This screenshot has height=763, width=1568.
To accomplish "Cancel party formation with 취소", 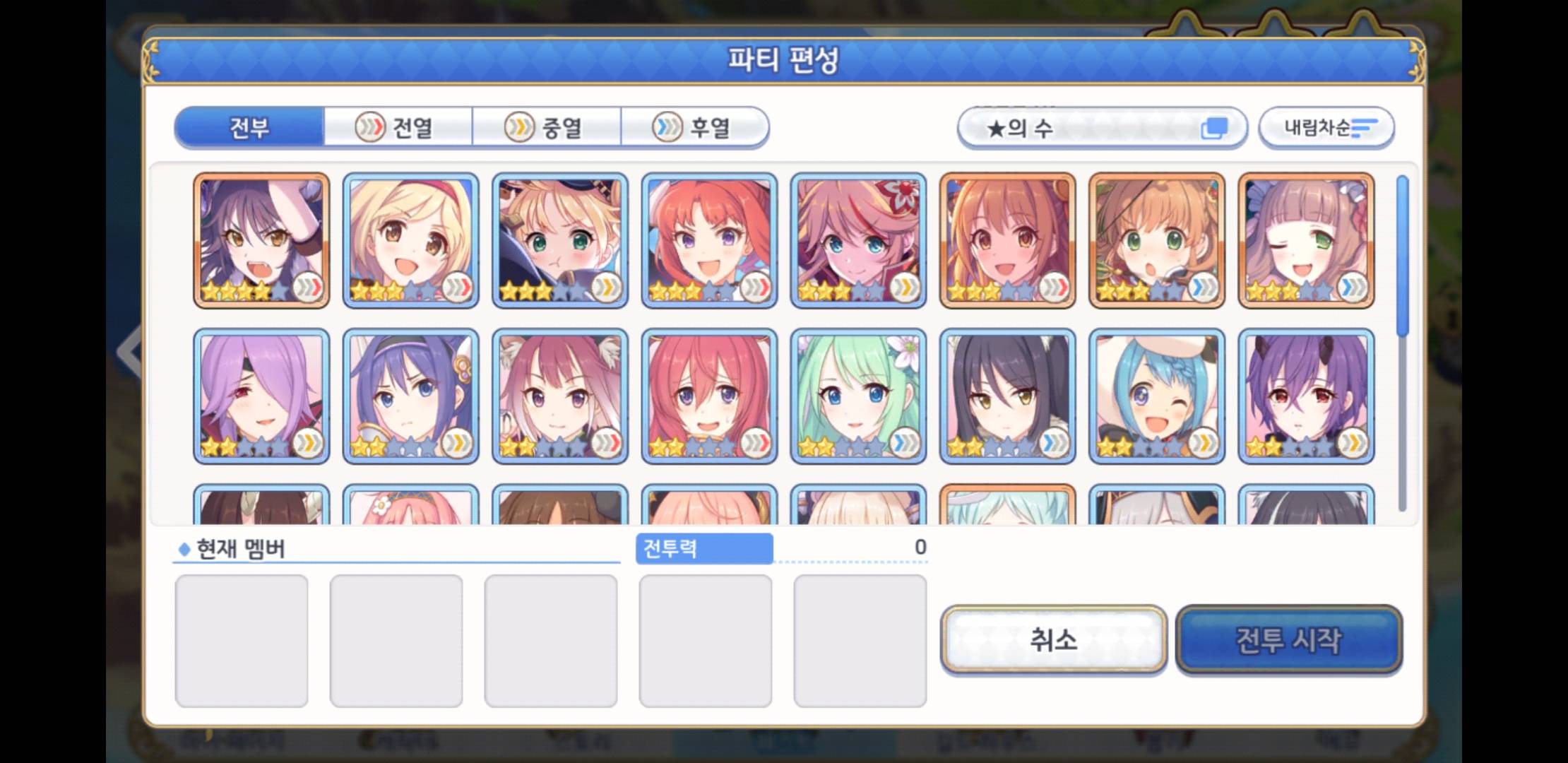I will [x=1053, y=639].
